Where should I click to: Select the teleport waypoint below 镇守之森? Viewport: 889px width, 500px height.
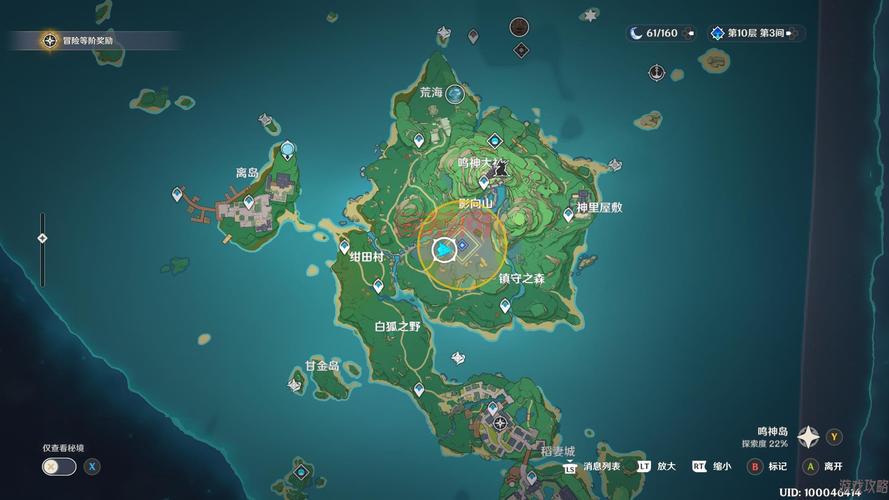(505, 306)
